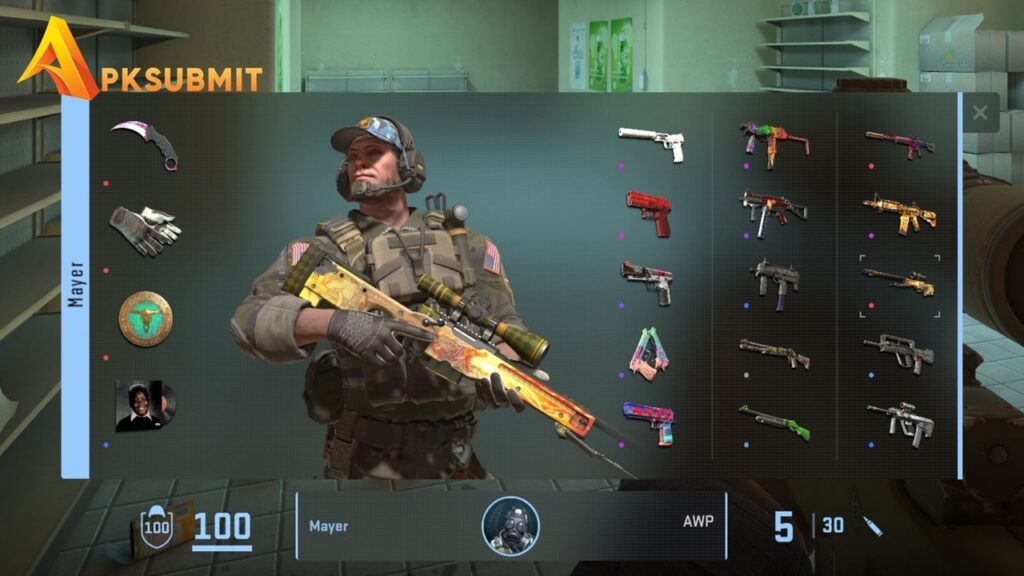Viewport: 1024px width, 576px height.
Task: Select the white silenced pistol
Action: pos(651,143)
